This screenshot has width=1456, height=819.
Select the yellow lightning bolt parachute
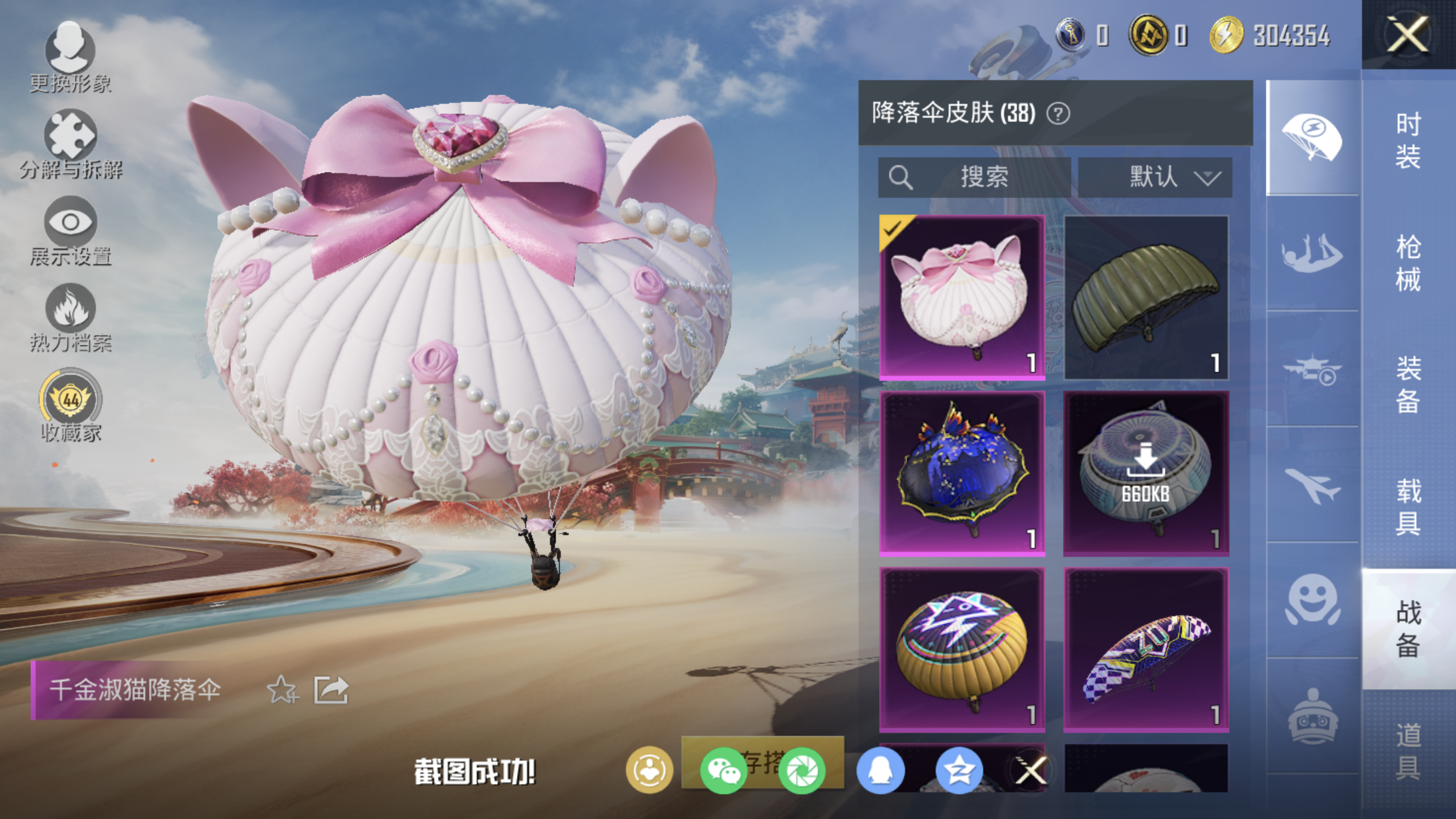click(x=962, y=650)
